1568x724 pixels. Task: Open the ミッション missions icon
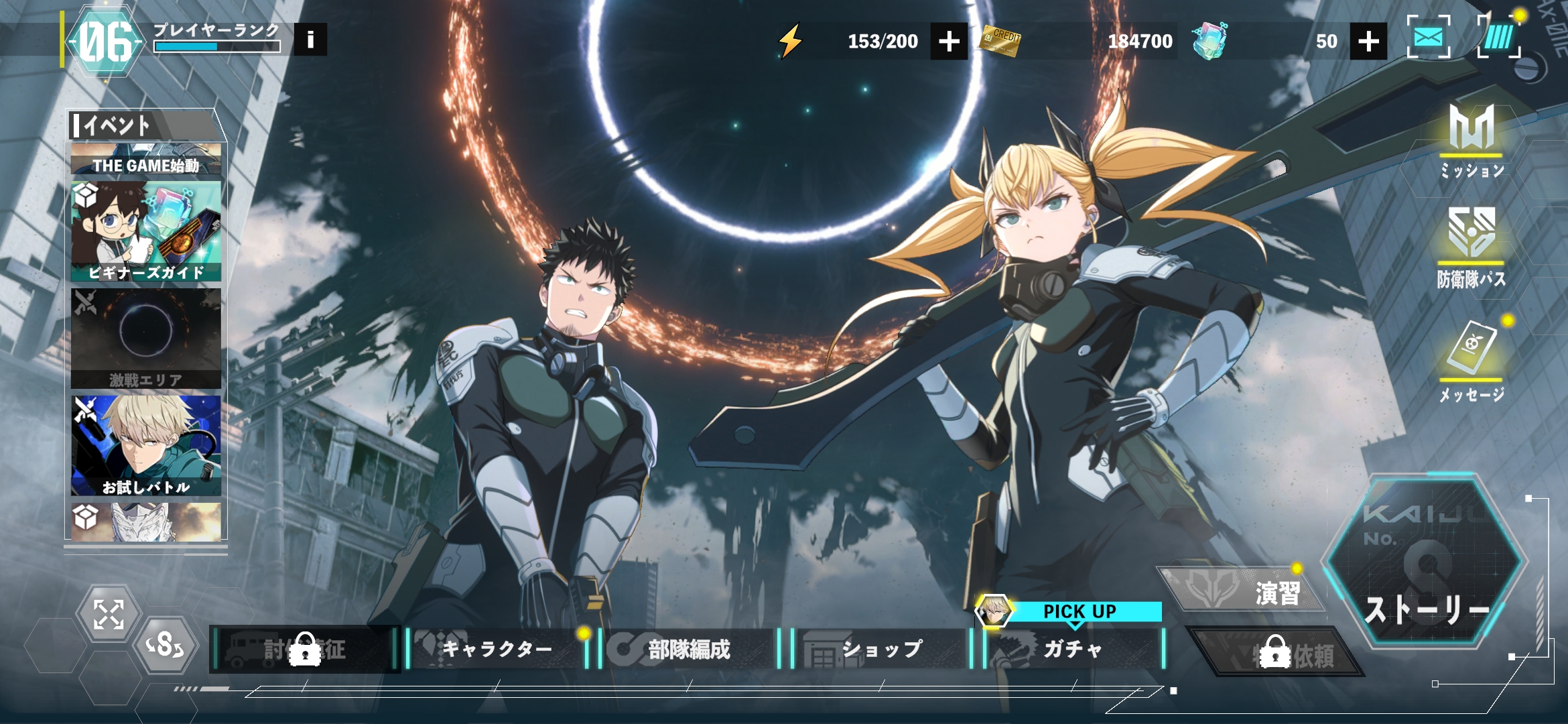(x=1472, y=141)
